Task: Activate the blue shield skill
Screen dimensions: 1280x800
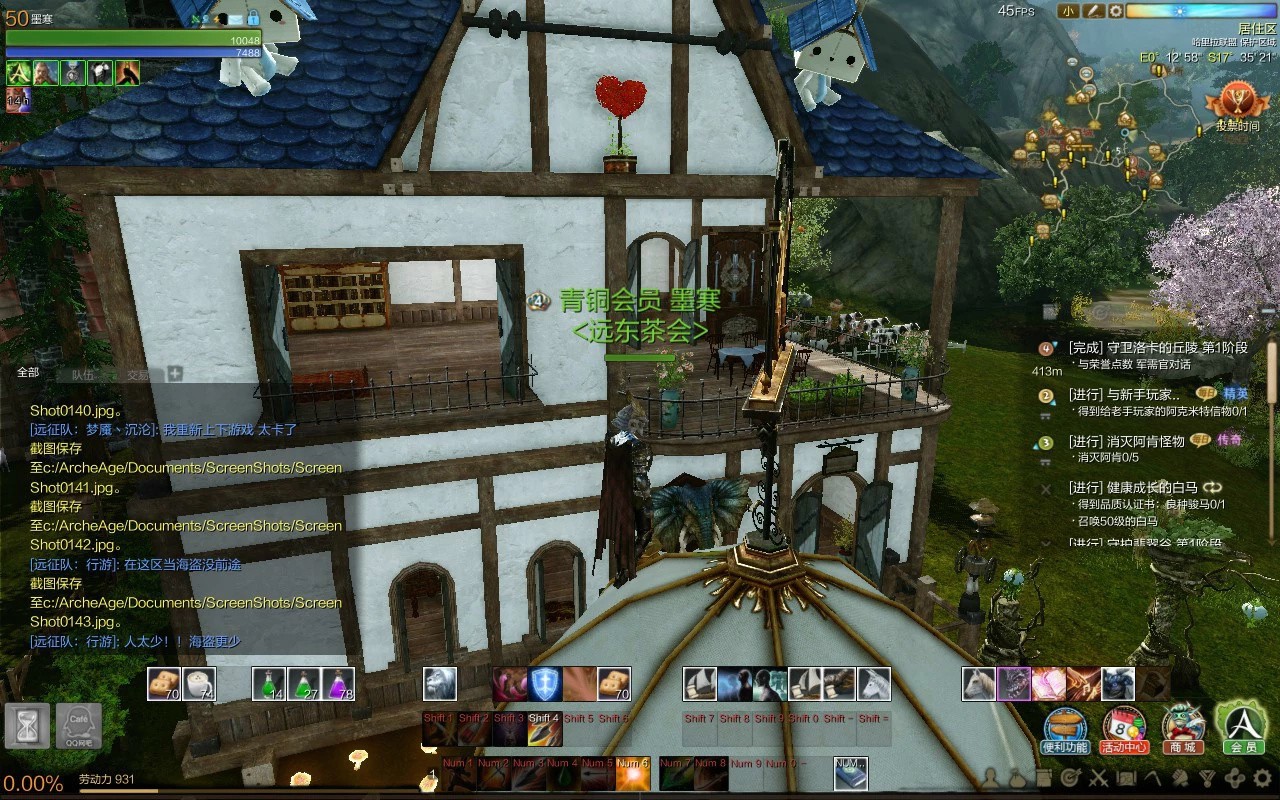Action: pyautogui.click(x=544, y=684)
